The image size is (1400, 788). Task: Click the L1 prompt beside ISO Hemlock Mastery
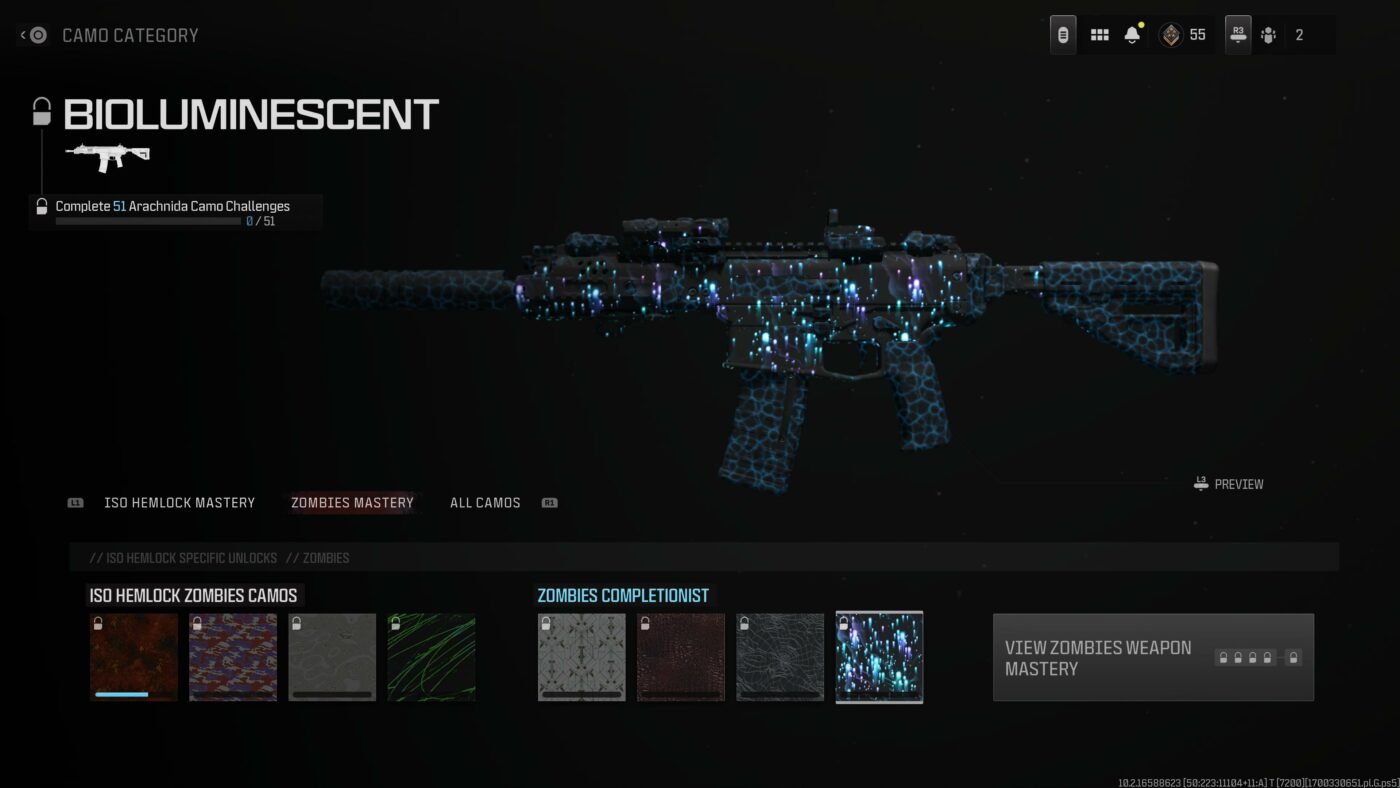(75, 503)
